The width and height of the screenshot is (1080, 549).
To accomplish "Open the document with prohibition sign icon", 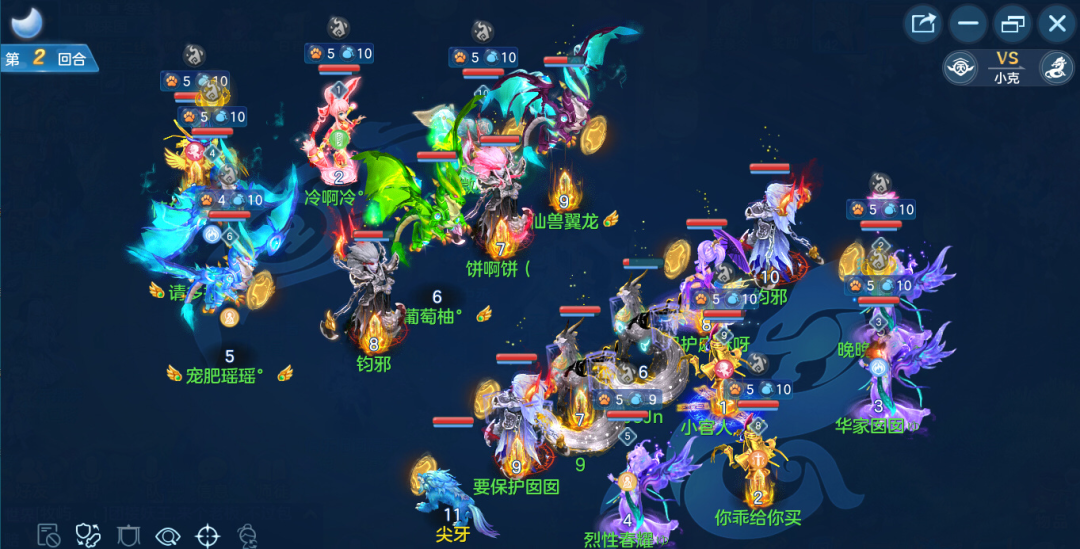I will (x=47, y=535).
